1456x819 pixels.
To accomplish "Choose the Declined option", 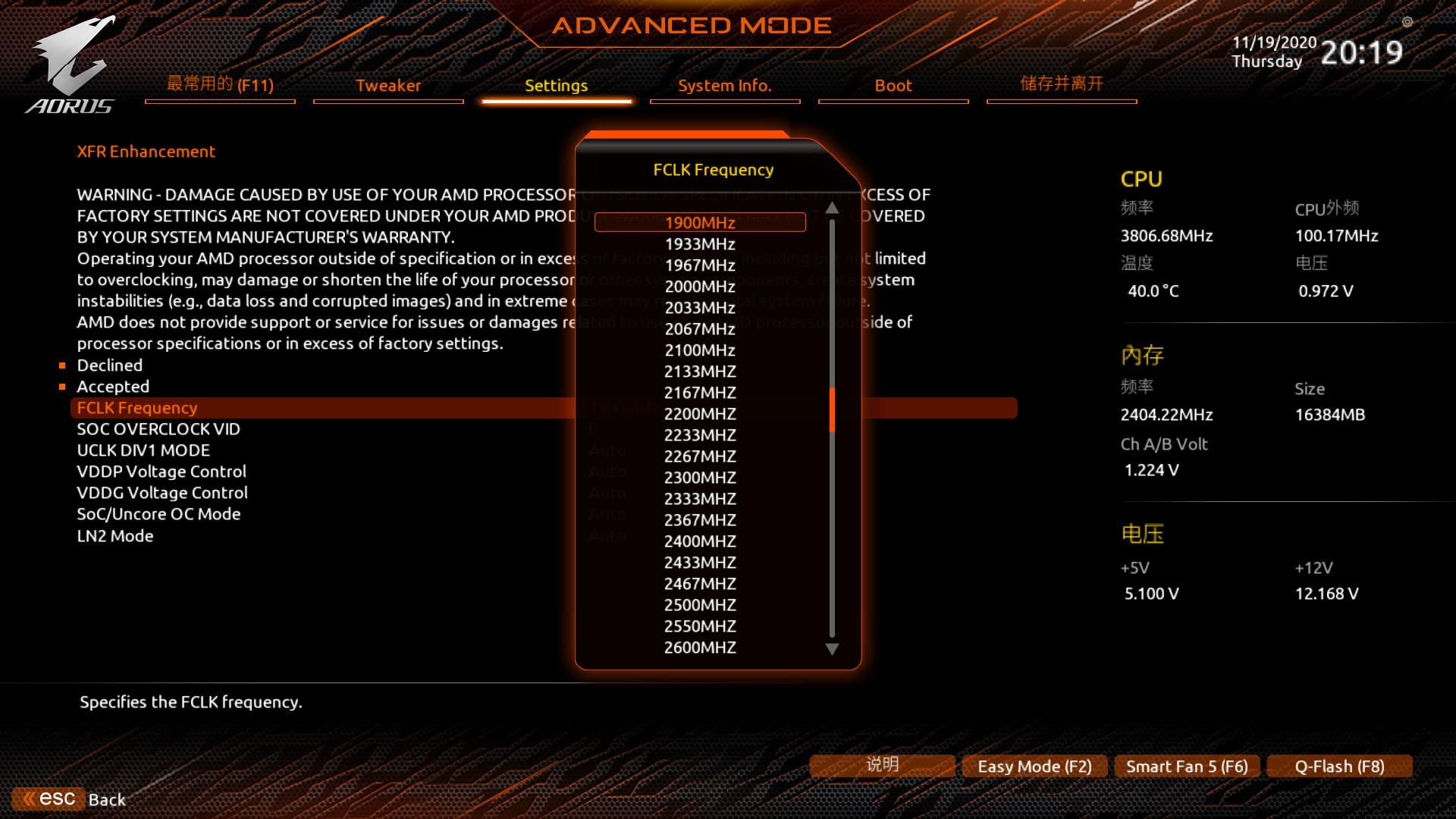I will [x=110, y=366].
